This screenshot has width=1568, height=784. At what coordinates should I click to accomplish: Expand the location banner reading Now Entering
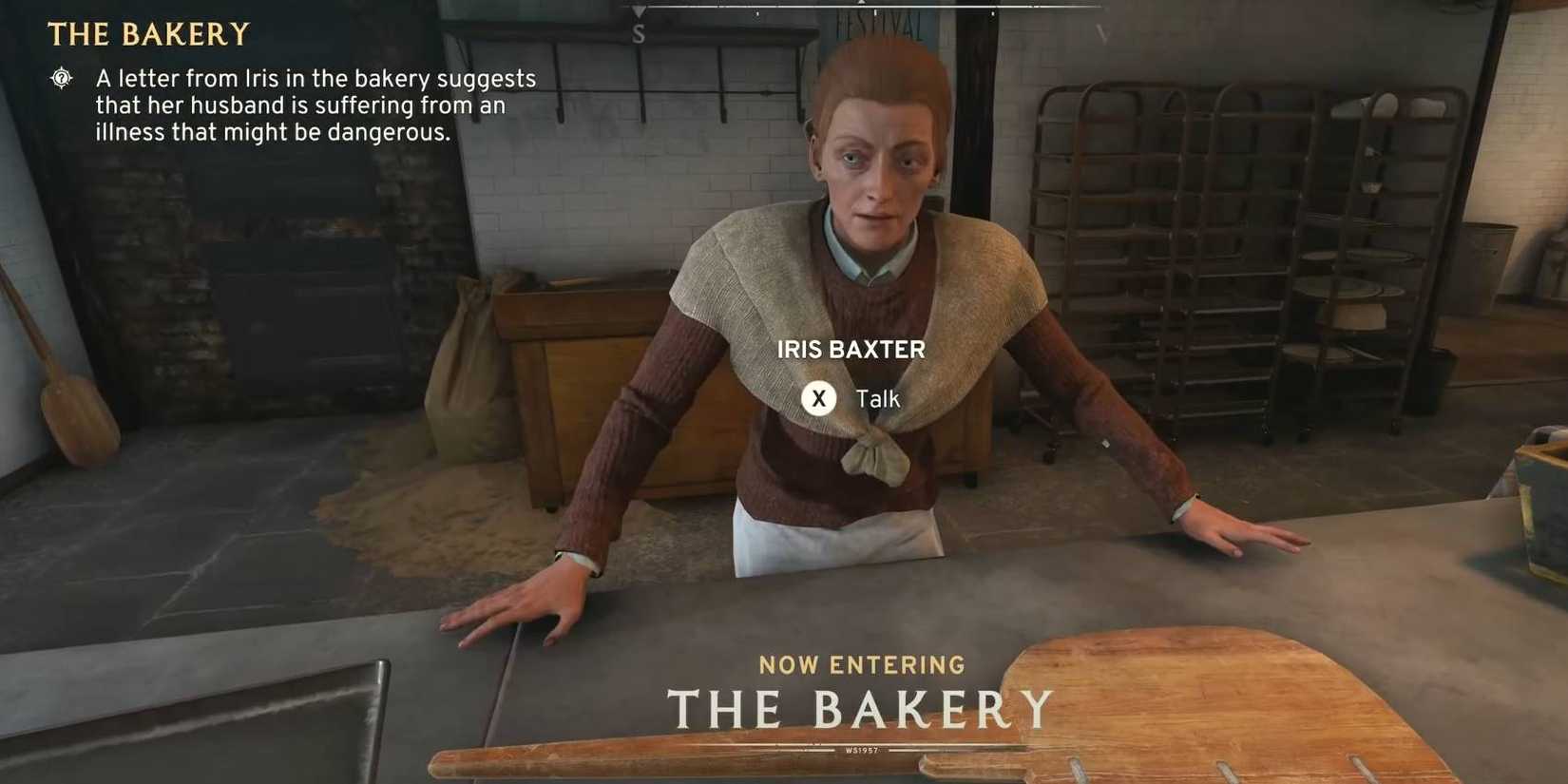pos(860,664)
